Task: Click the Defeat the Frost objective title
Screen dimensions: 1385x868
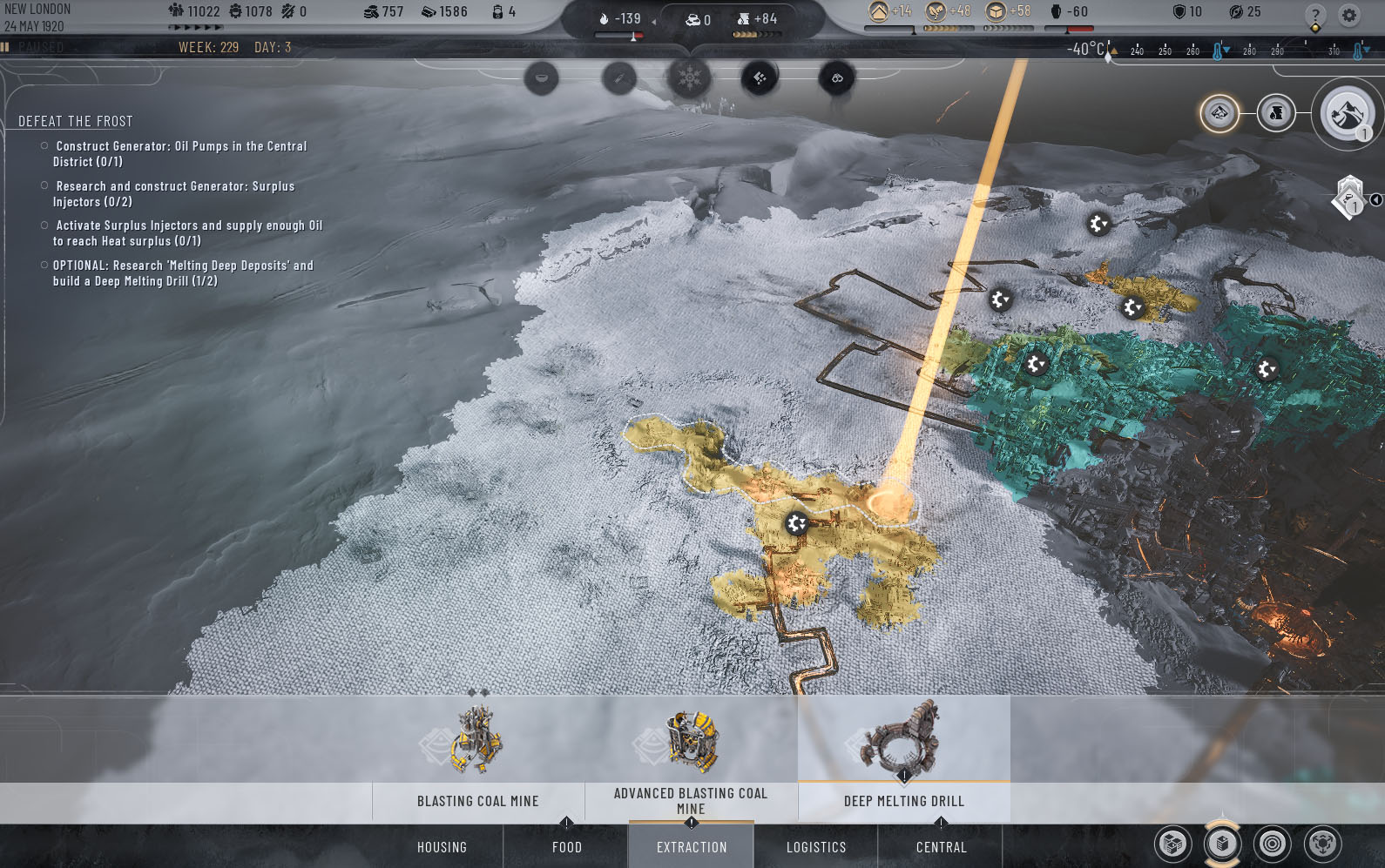Action: pyautogui.click(x=76, y=122)
